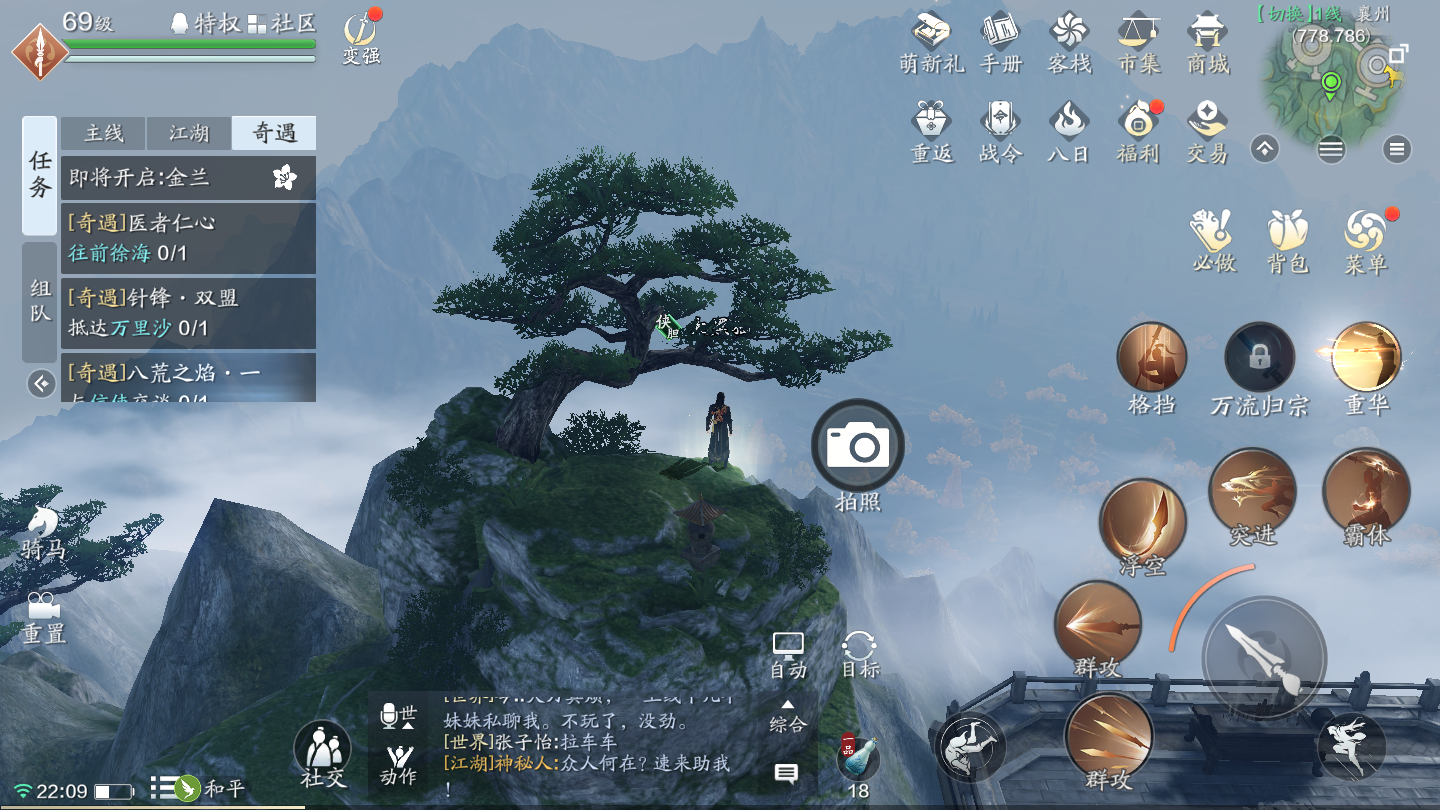Select the 组队 team side tab
This screenshot has width=1440, height=810.
(40, 302)
